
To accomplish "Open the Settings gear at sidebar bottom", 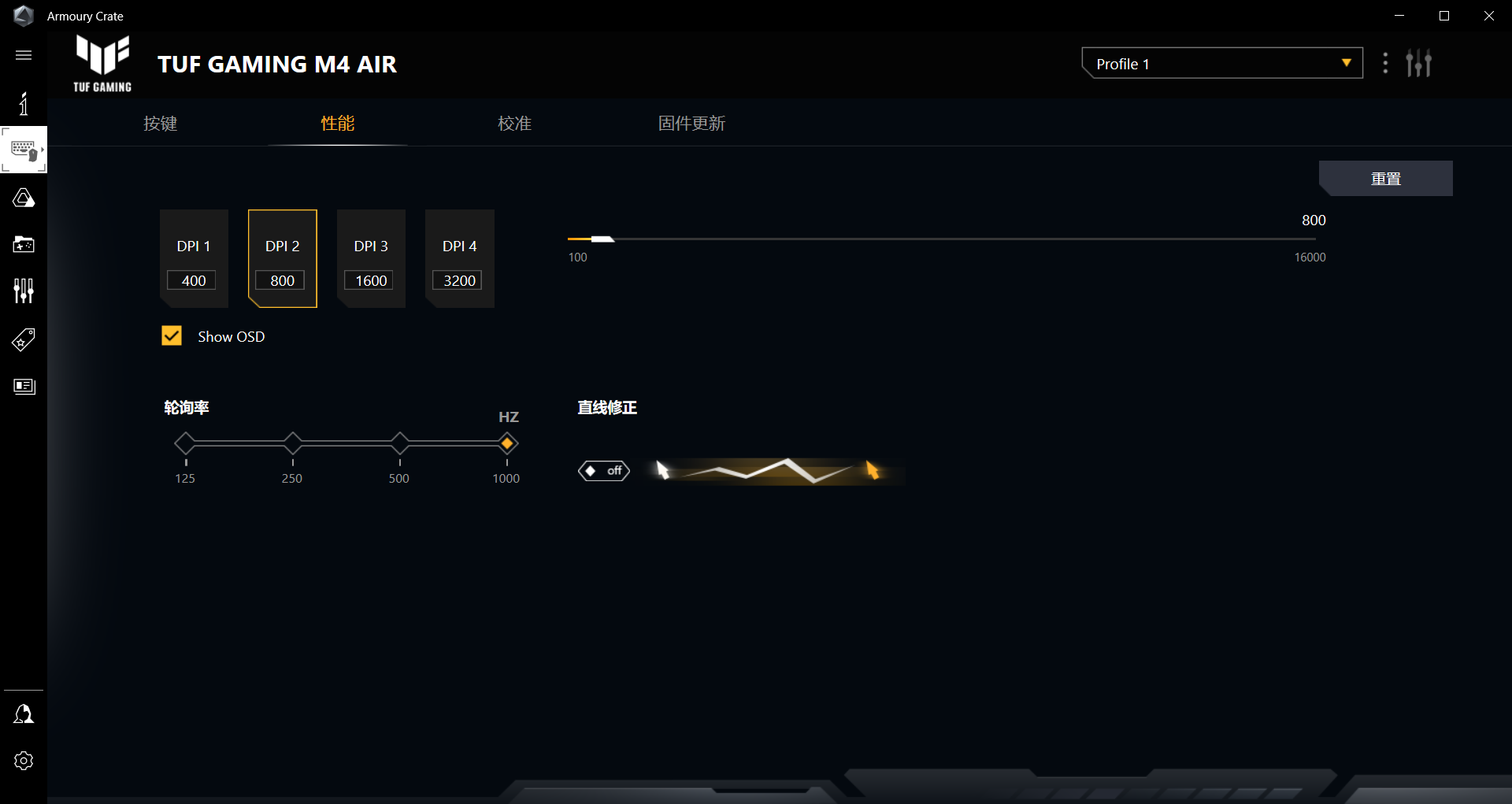I will (x=24, y=761).
